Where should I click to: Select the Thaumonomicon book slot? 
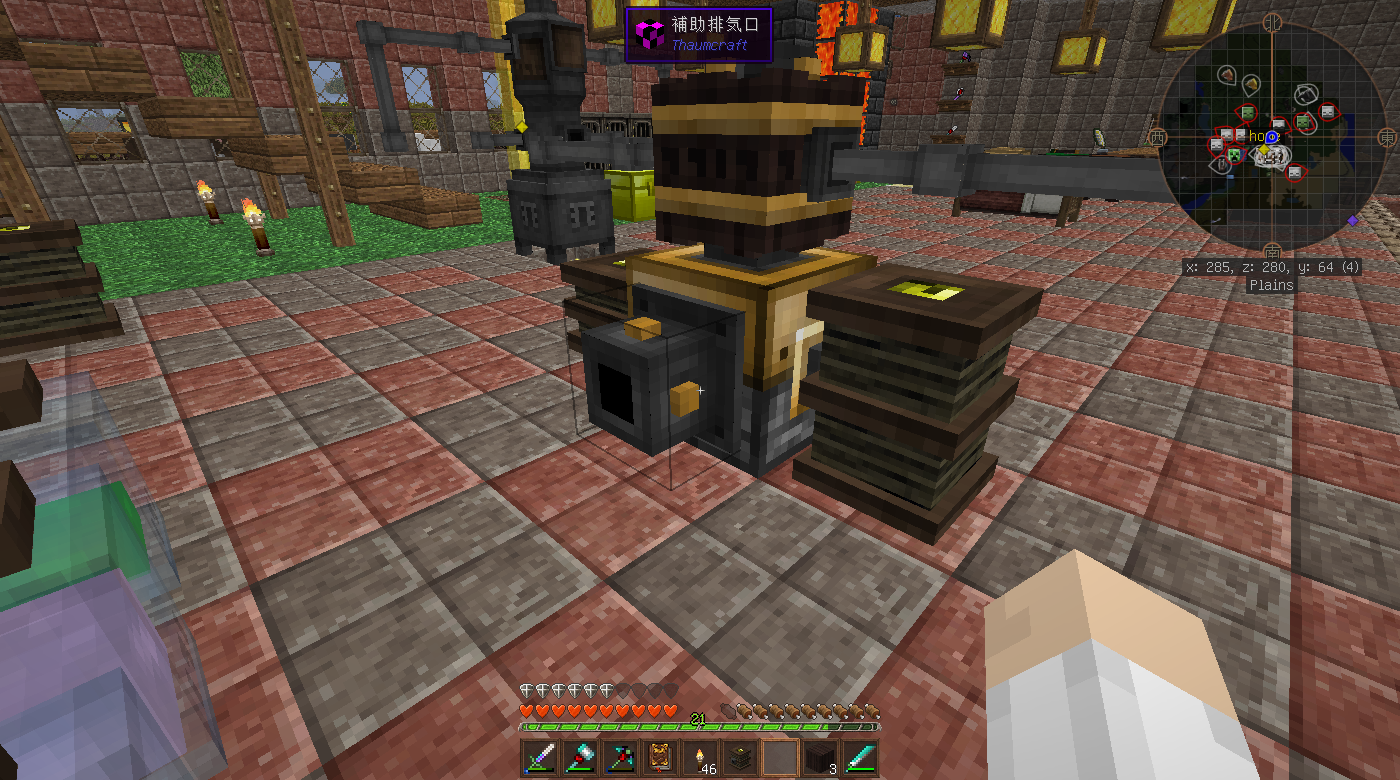pos(659,758)
